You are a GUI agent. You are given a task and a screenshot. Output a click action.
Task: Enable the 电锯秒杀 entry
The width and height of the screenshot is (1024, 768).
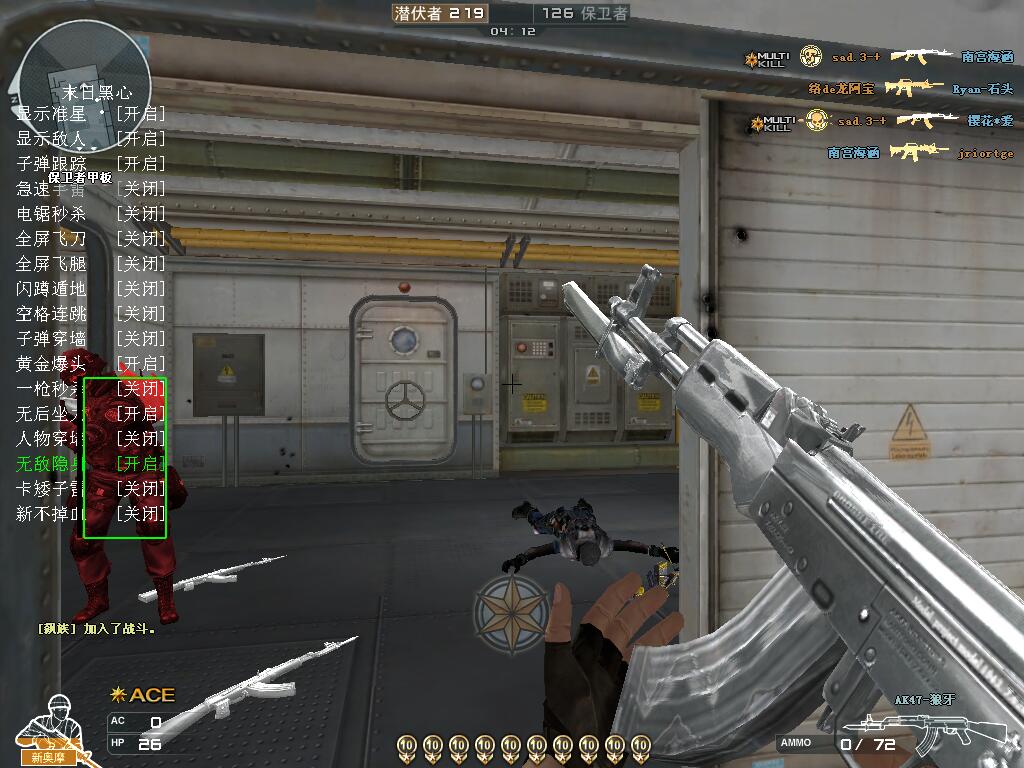coord(90,213)
